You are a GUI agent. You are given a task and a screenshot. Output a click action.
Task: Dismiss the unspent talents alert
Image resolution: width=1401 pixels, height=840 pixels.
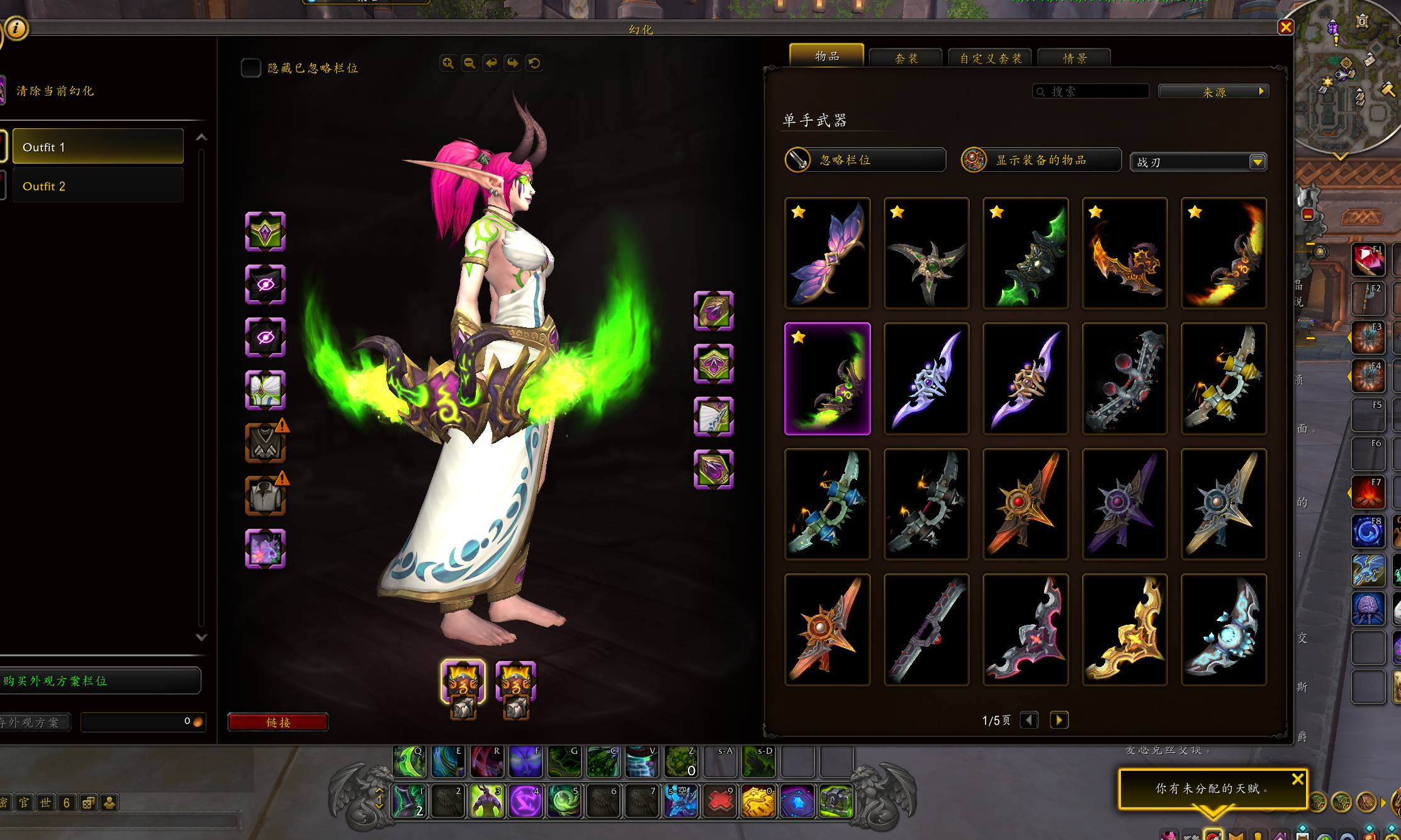pyautogui.click(x=1297, y=779)
